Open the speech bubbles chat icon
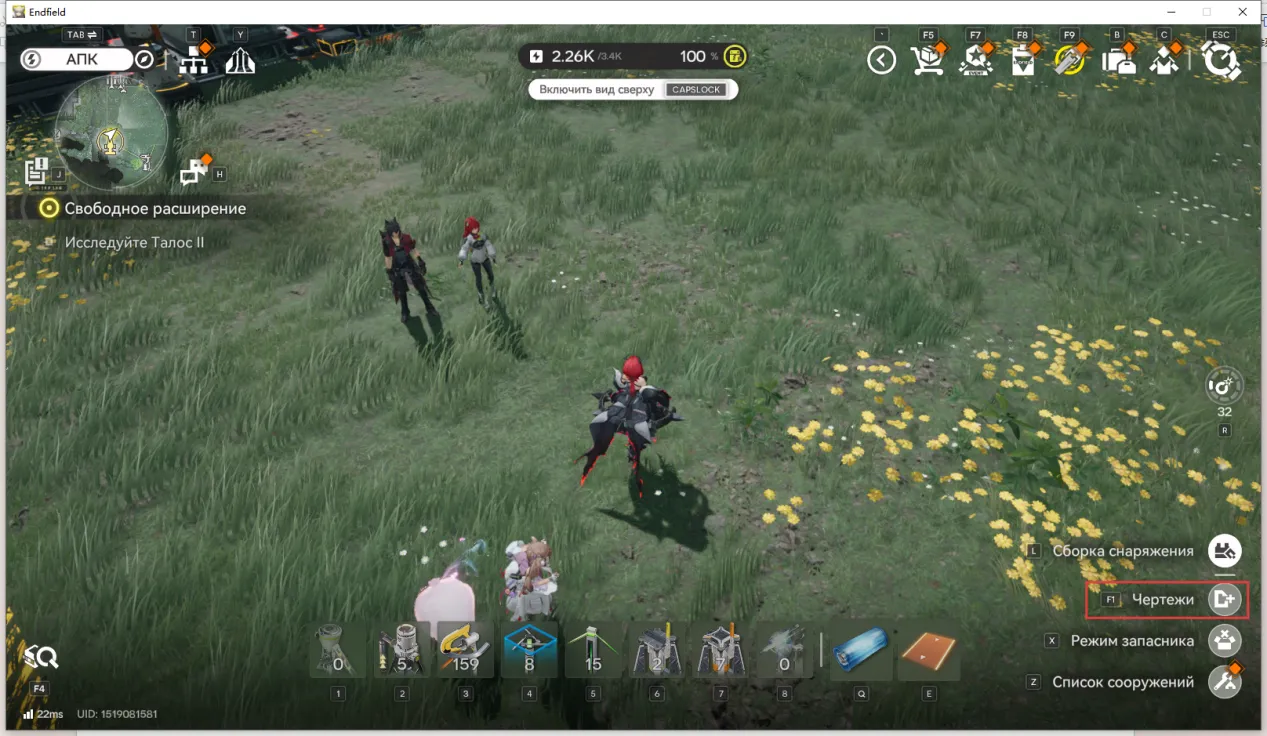This screenshot has width=1267, height=736. pos(193,174)
